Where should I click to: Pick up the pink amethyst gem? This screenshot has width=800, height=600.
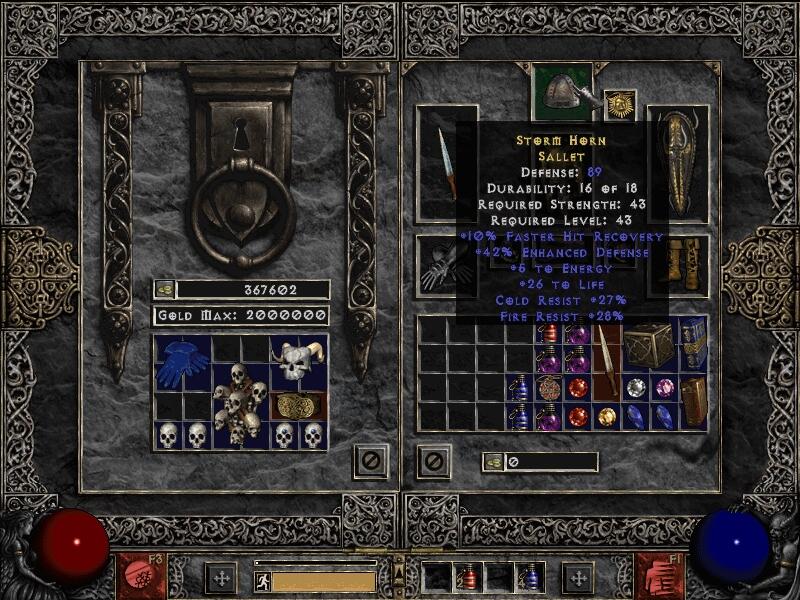tap(664, 388)
